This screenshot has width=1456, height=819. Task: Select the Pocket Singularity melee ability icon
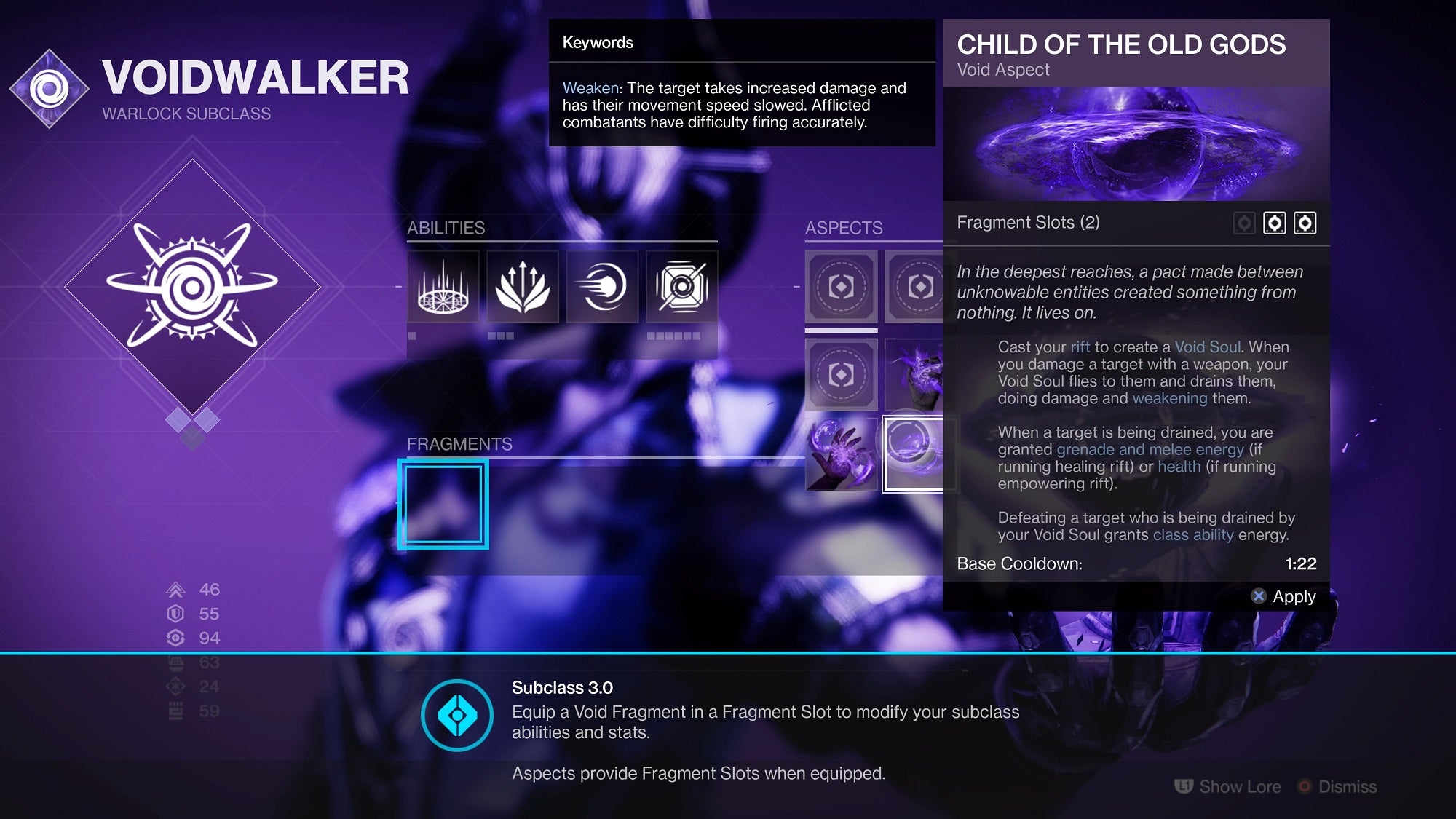pos(603,288)
